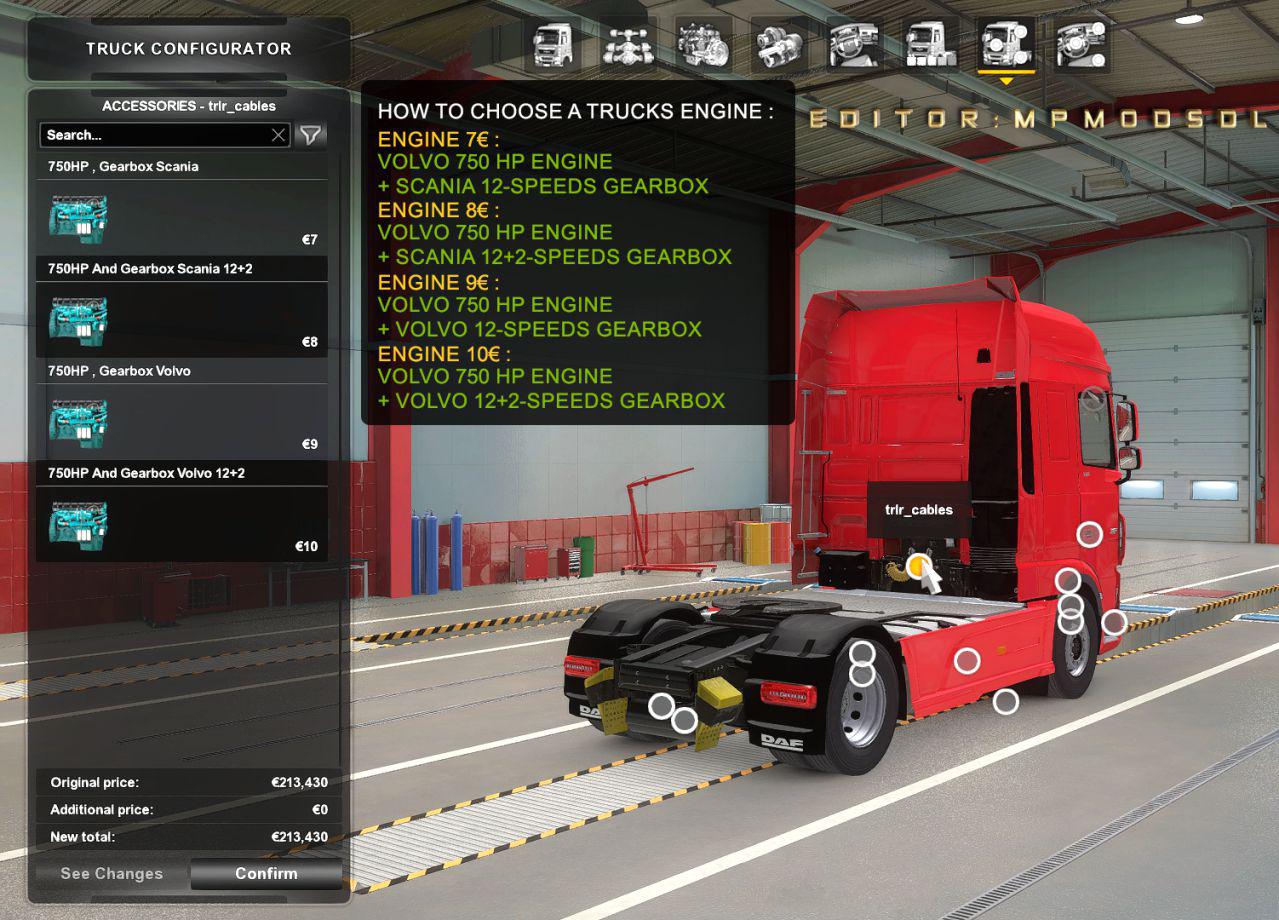Screen dimensions: 1279x920
Task: Open the interior dashboard category tab
Action: pos(855,45)
